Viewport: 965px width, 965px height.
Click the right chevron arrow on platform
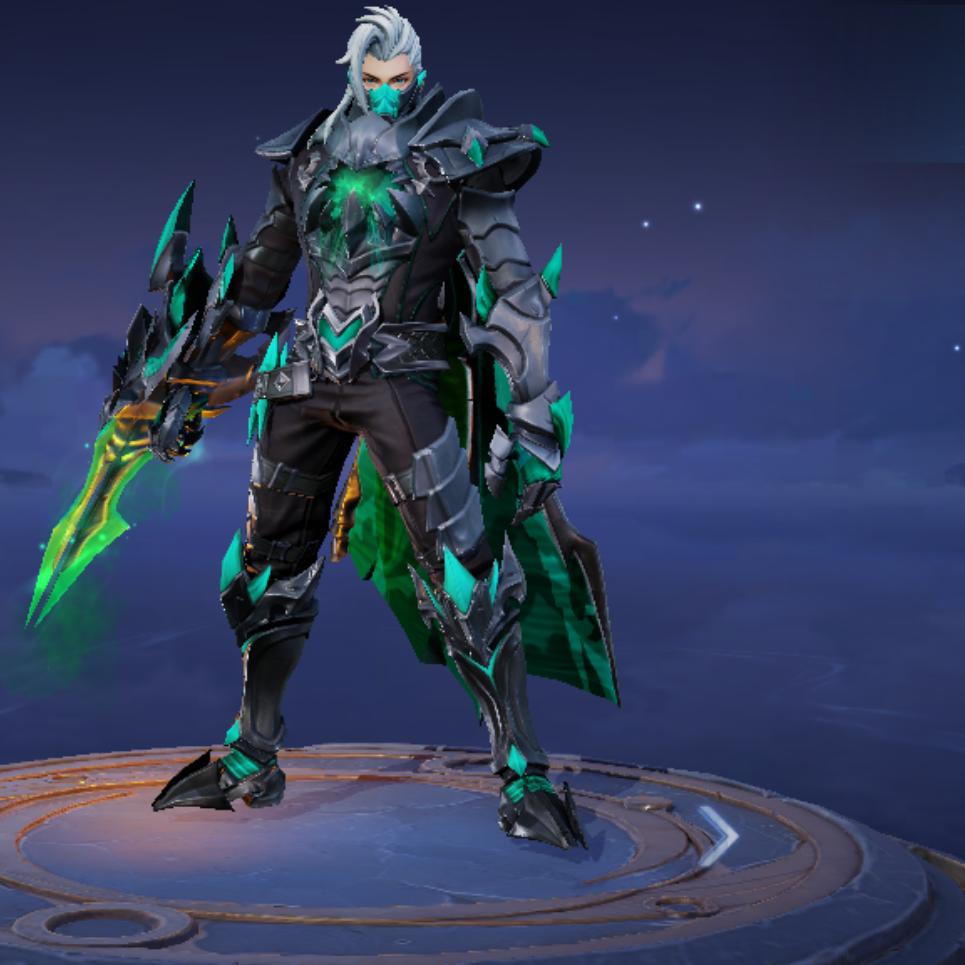[717, 836]
